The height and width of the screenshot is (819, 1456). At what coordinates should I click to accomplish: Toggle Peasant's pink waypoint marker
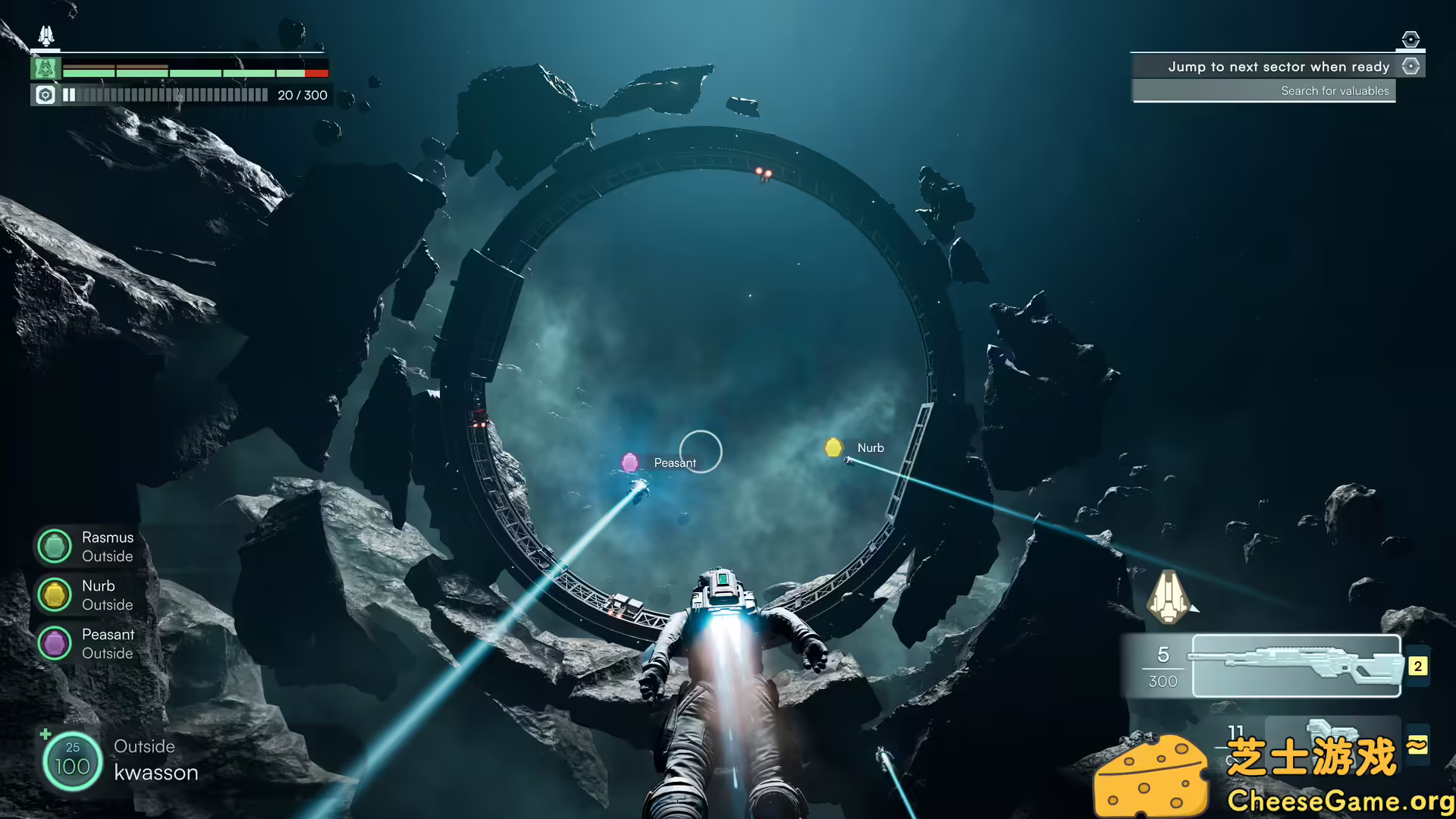pos(630,462)
